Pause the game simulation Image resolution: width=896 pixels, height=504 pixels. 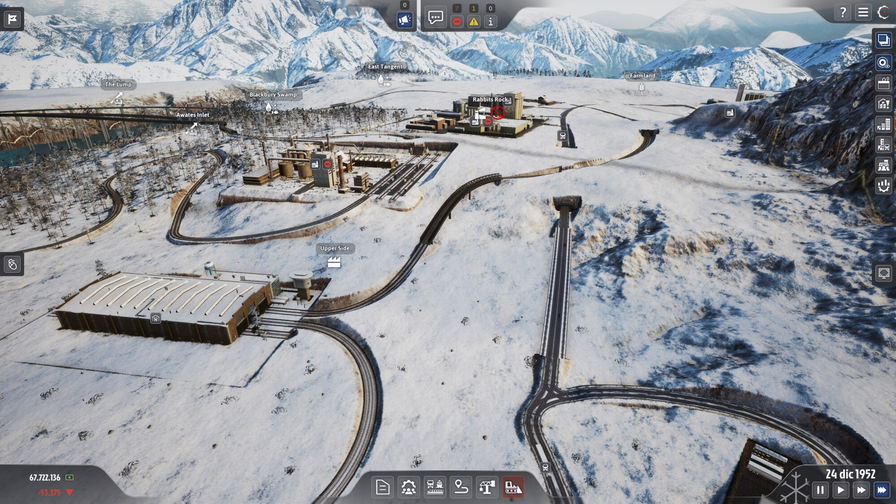click(x=820, y=490)
